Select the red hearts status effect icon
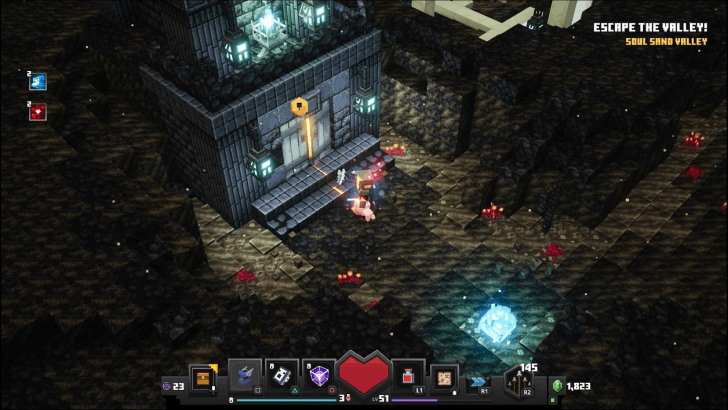 click(38, 112)
